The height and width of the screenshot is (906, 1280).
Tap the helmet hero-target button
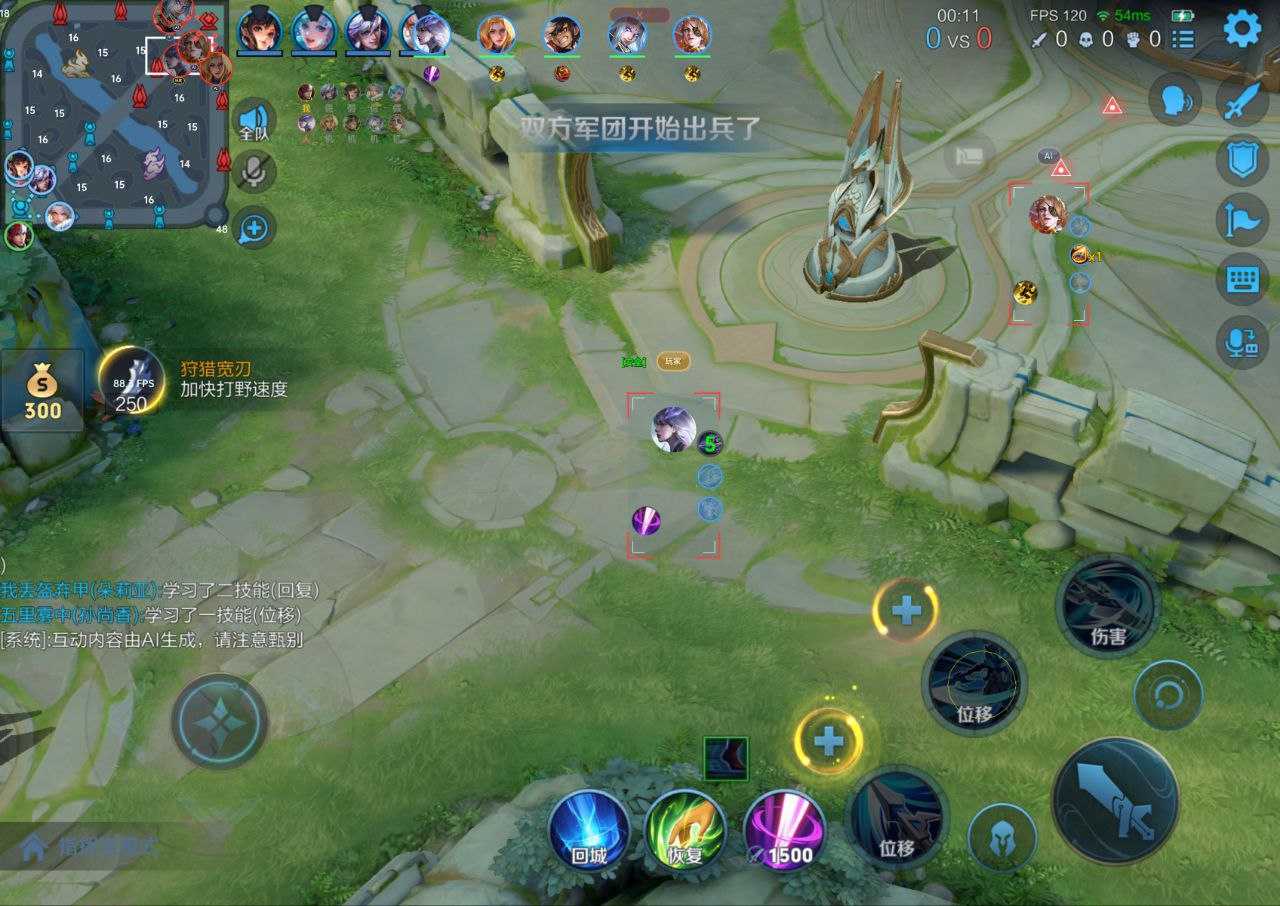click(1001, 838)
